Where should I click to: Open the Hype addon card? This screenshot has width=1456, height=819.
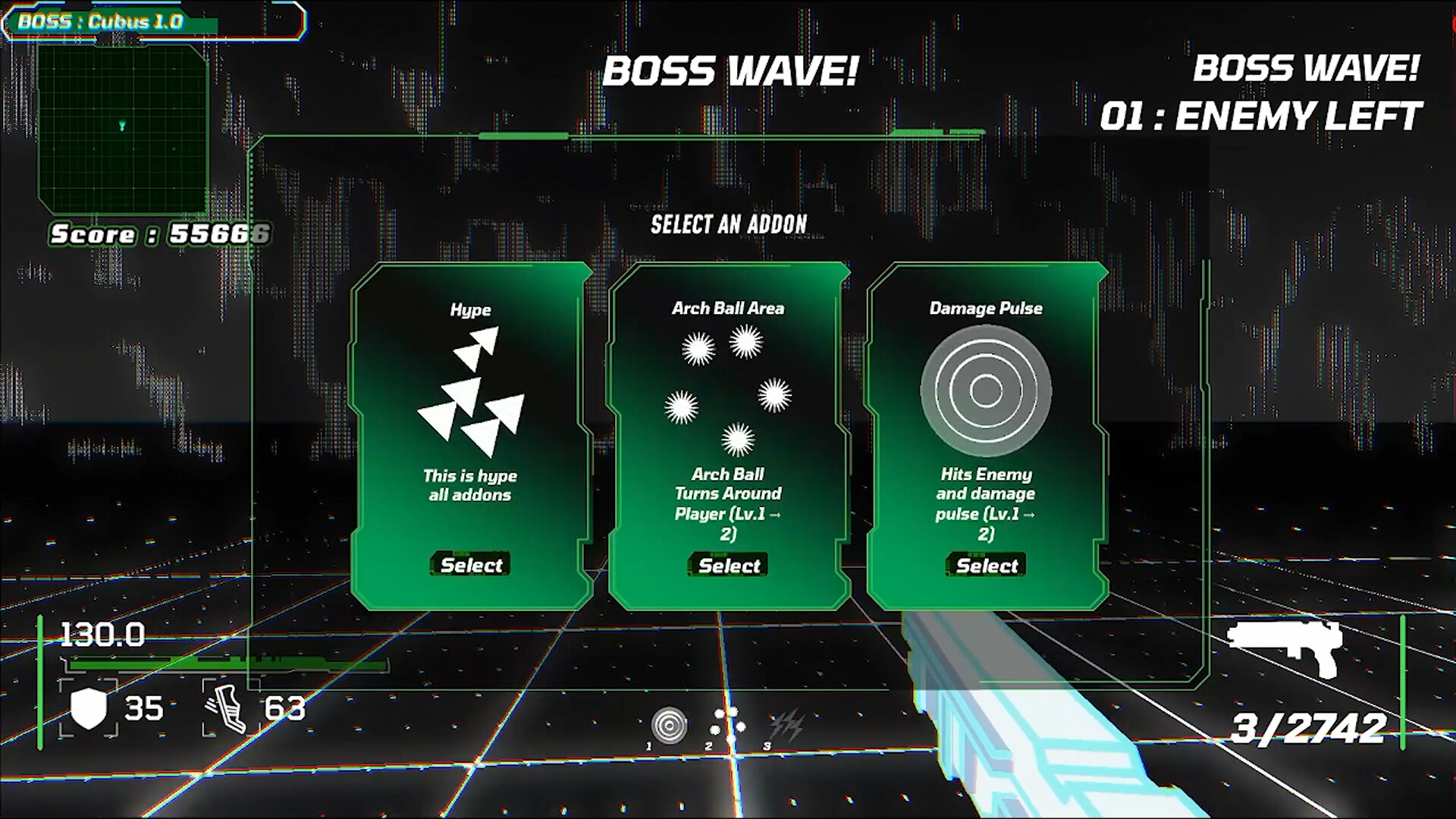point(470,564)
